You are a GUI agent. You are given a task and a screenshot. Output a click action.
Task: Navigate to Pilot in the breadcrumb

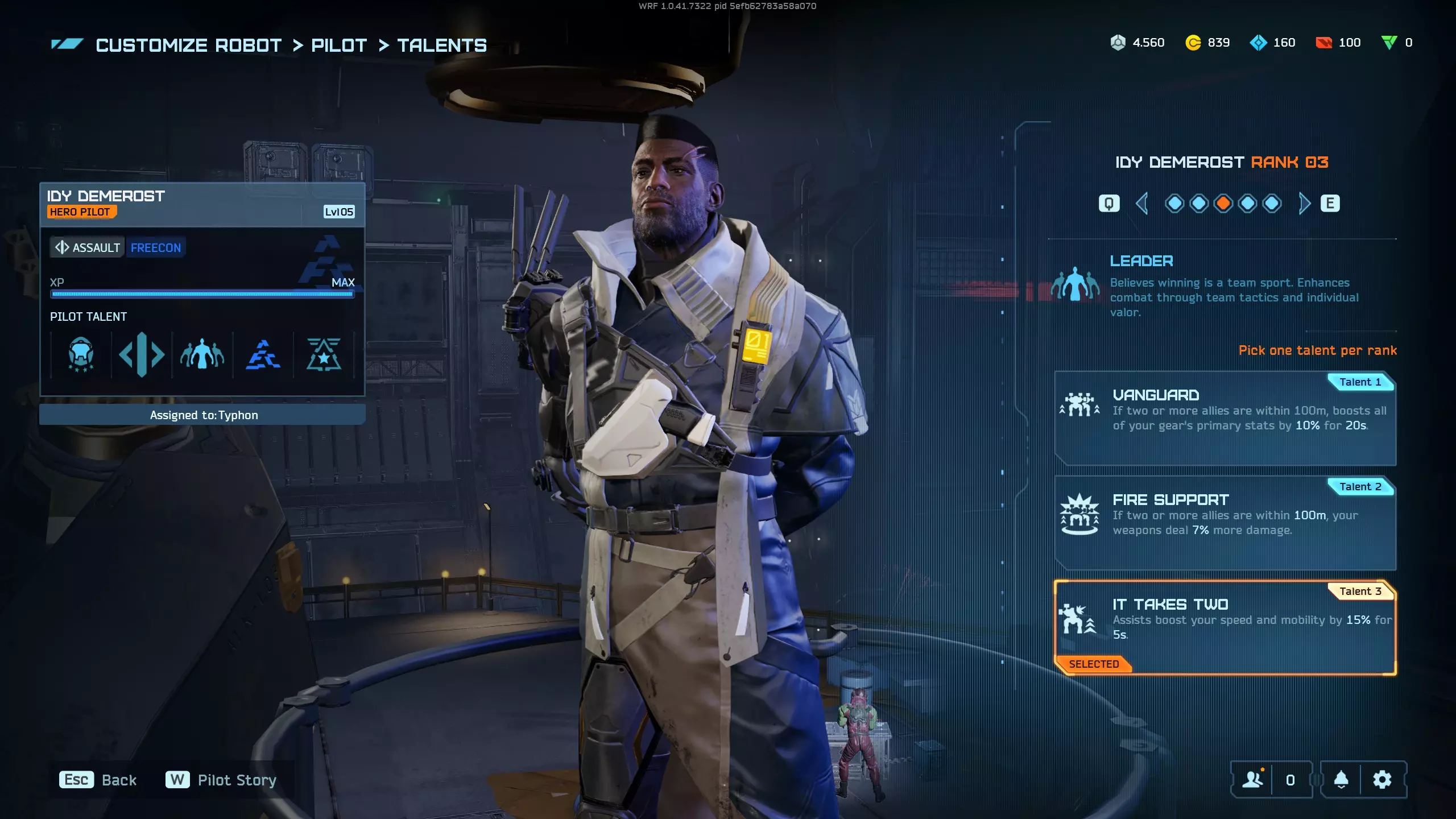coord(339,45)
